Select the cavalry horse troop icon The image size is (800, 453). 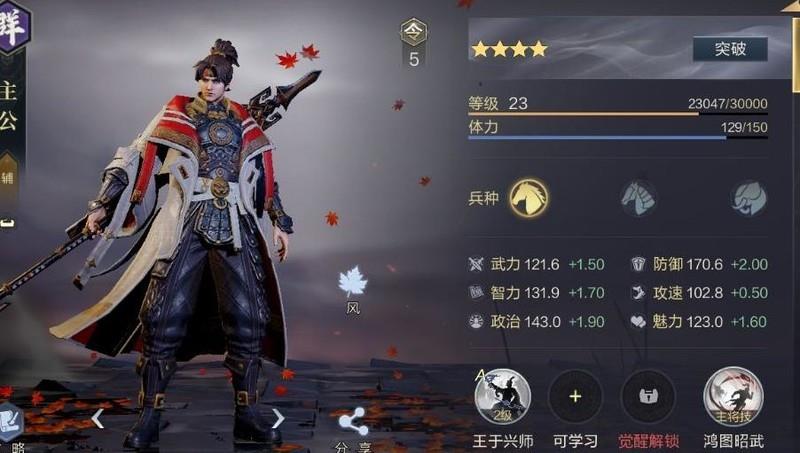[x=529, y=197]
